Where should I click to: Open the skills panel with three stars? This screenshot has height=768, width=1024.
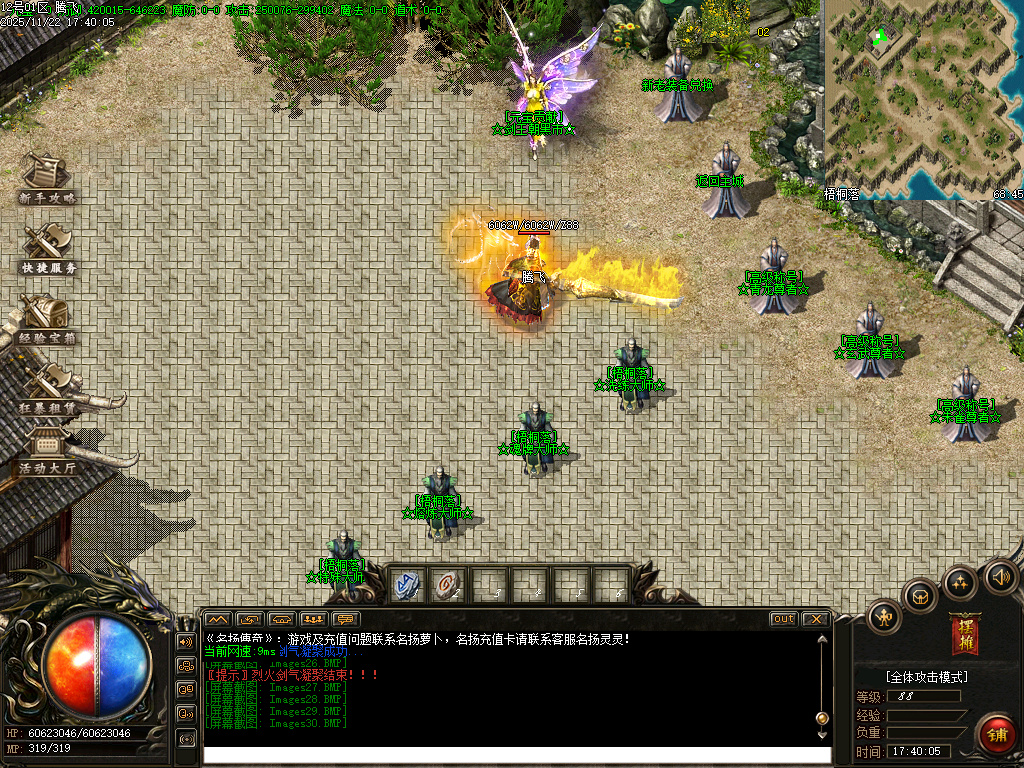(x=960, y=582)
